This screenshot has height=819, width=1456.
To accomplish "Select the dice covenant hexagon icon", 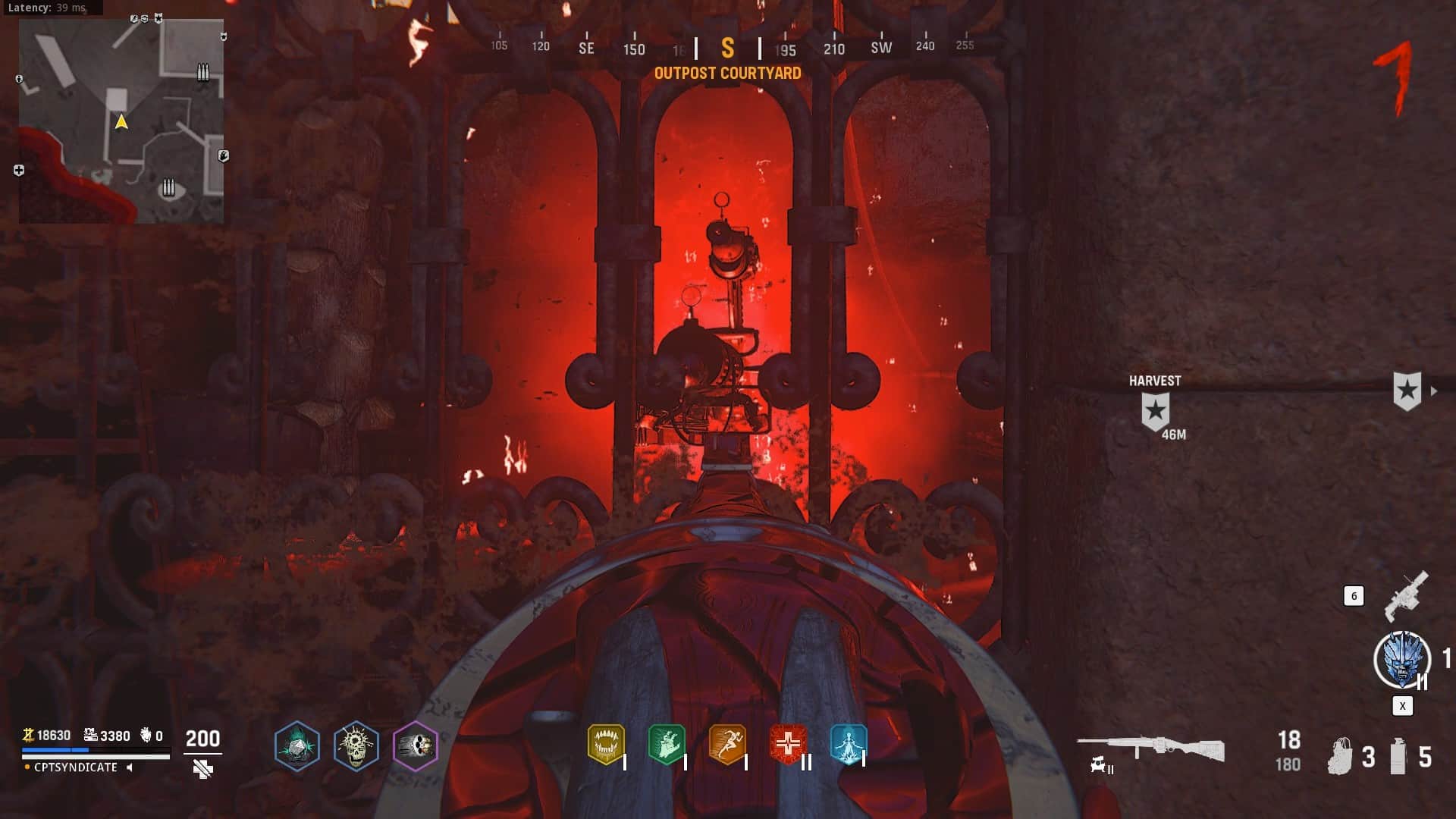I will 297,746.
